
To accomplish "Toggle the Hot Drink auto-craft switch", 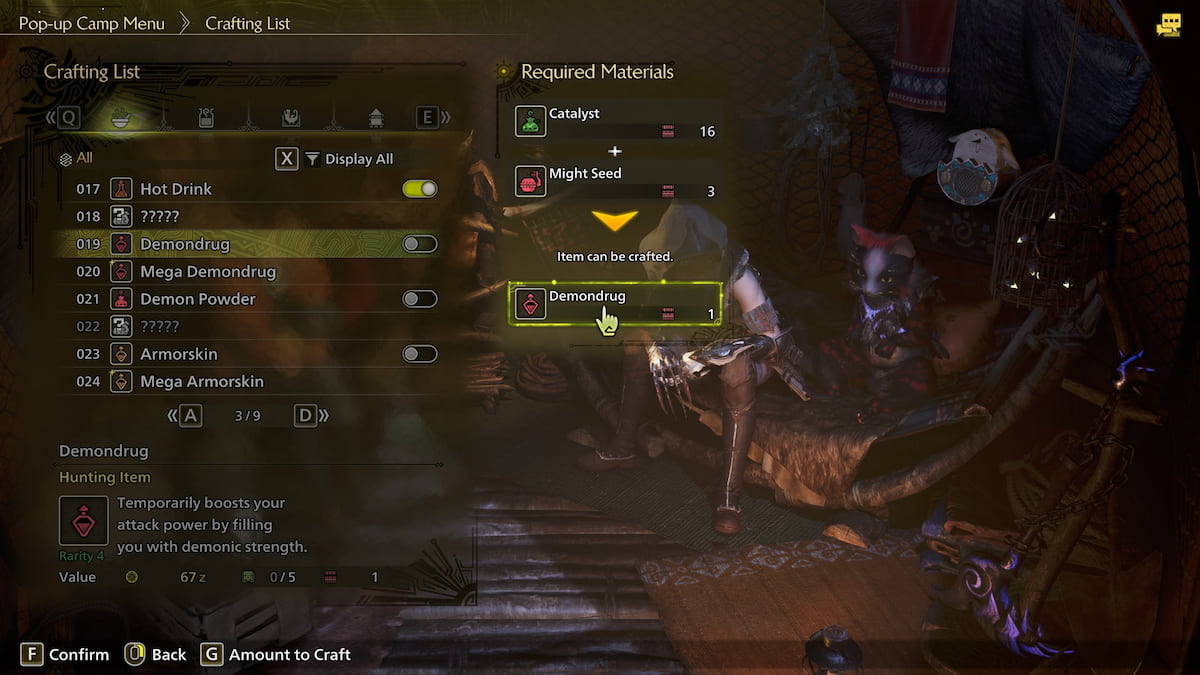I will tap(420, 189).
